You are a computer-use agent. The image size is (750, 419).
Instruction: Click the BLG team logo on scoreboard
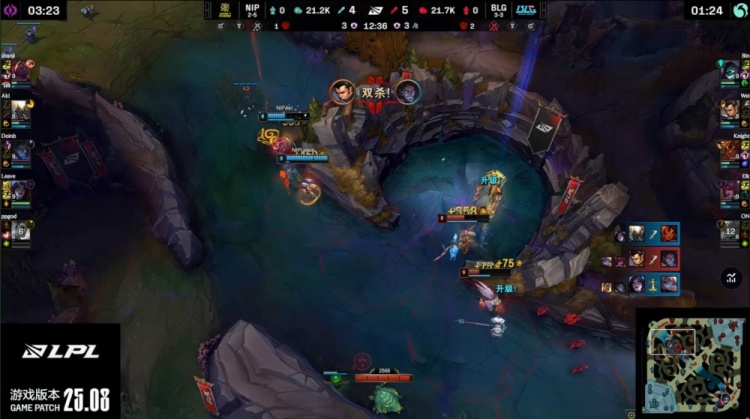point(525,11)
